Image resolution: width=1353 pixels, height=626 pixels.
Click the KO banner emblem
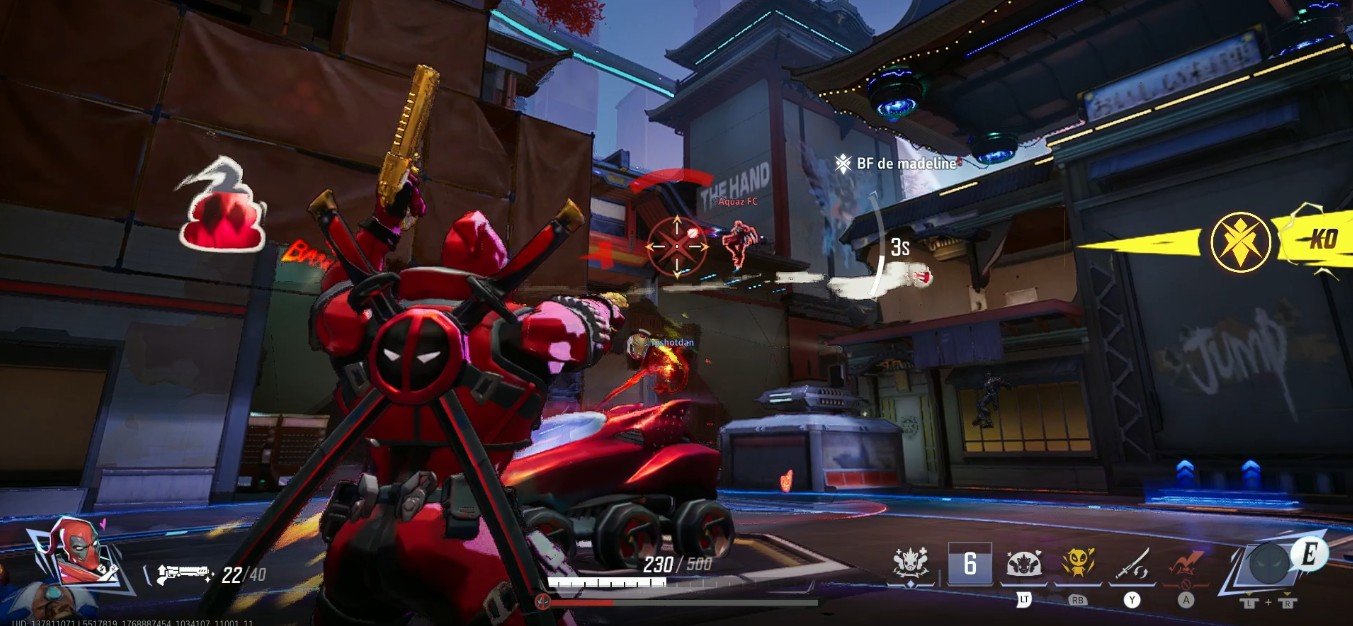pos(1240,241)
